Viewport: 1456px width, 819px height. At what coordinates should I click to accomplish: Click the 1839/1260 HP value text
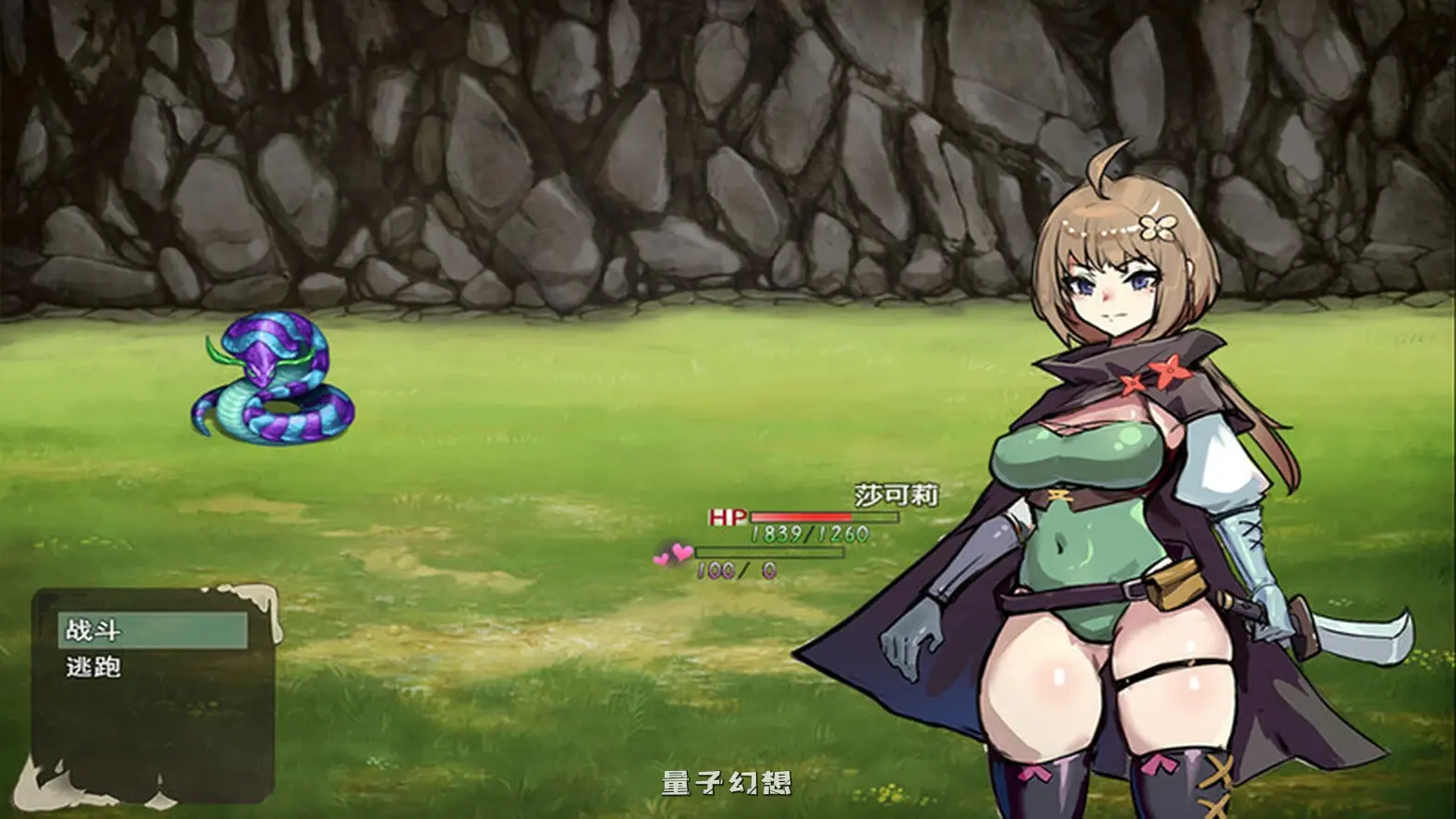(x=809, y=533)
